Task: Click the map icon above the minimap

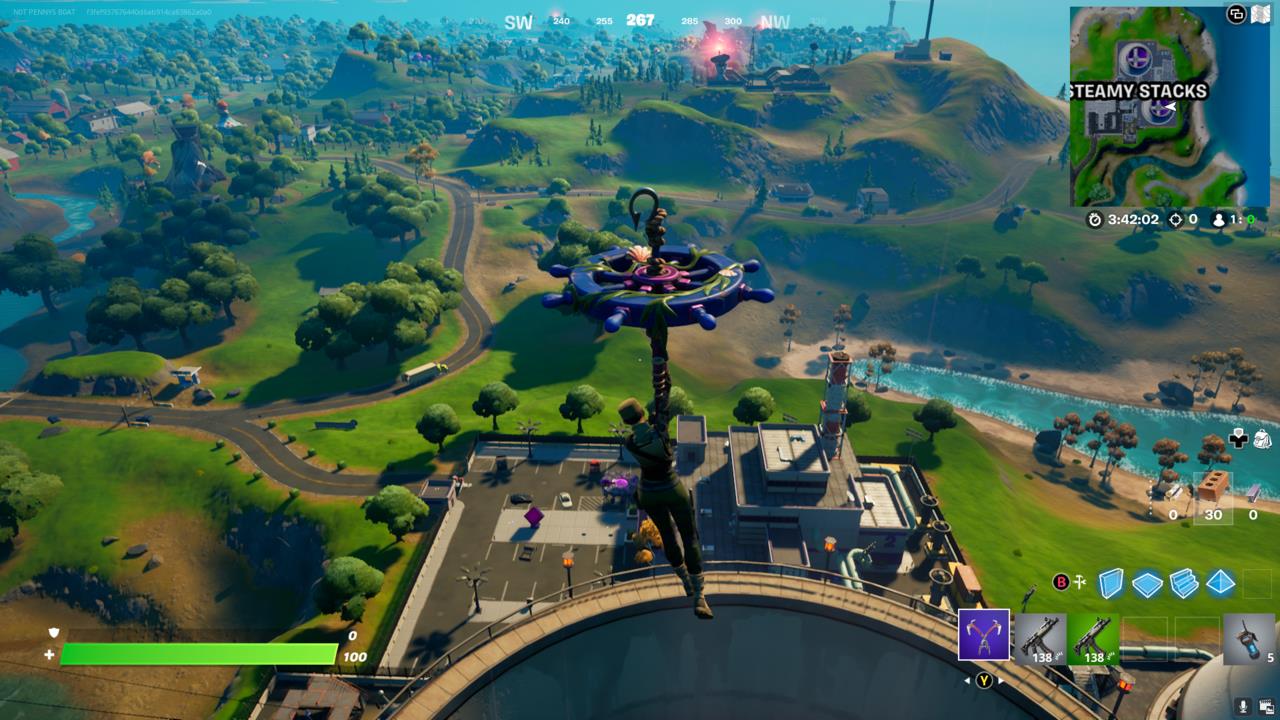Action: pos(1261,13)
